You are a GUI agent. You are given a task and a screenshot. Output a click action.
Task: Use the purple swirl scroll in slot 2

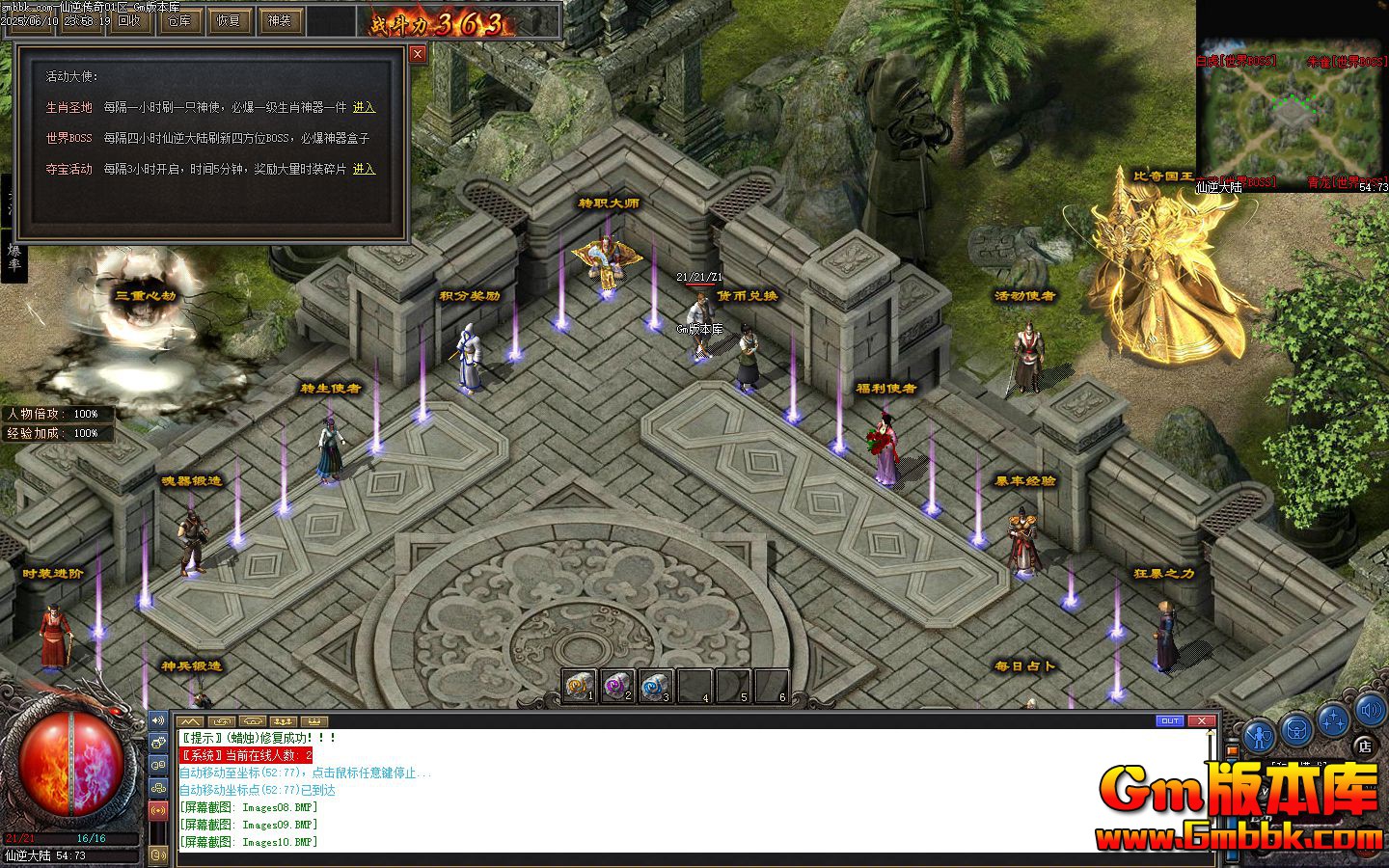pyautogui.click(x=617, y=686)
